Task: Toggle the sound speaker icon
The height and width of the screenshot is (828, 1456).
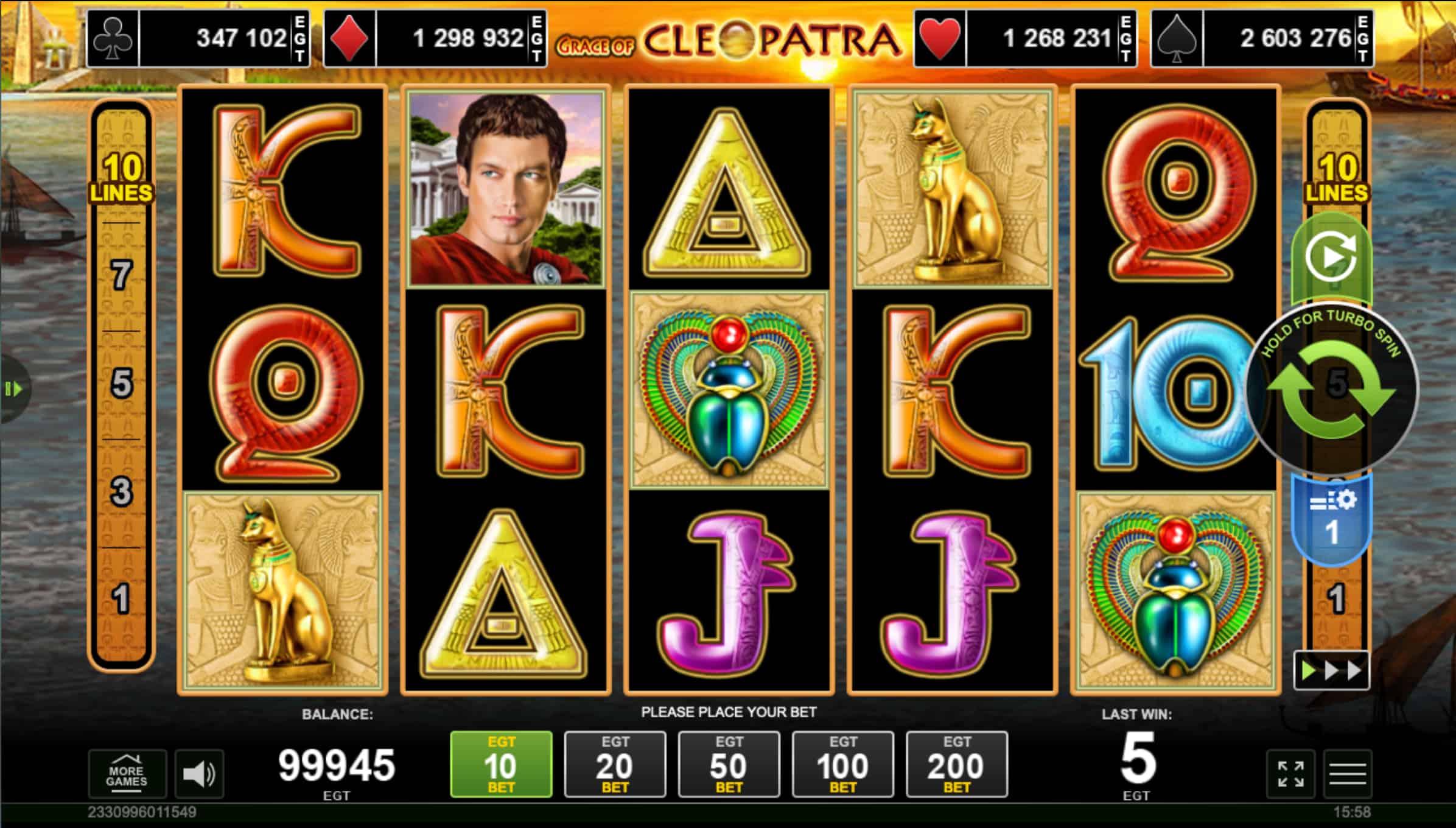Action: 199,774
